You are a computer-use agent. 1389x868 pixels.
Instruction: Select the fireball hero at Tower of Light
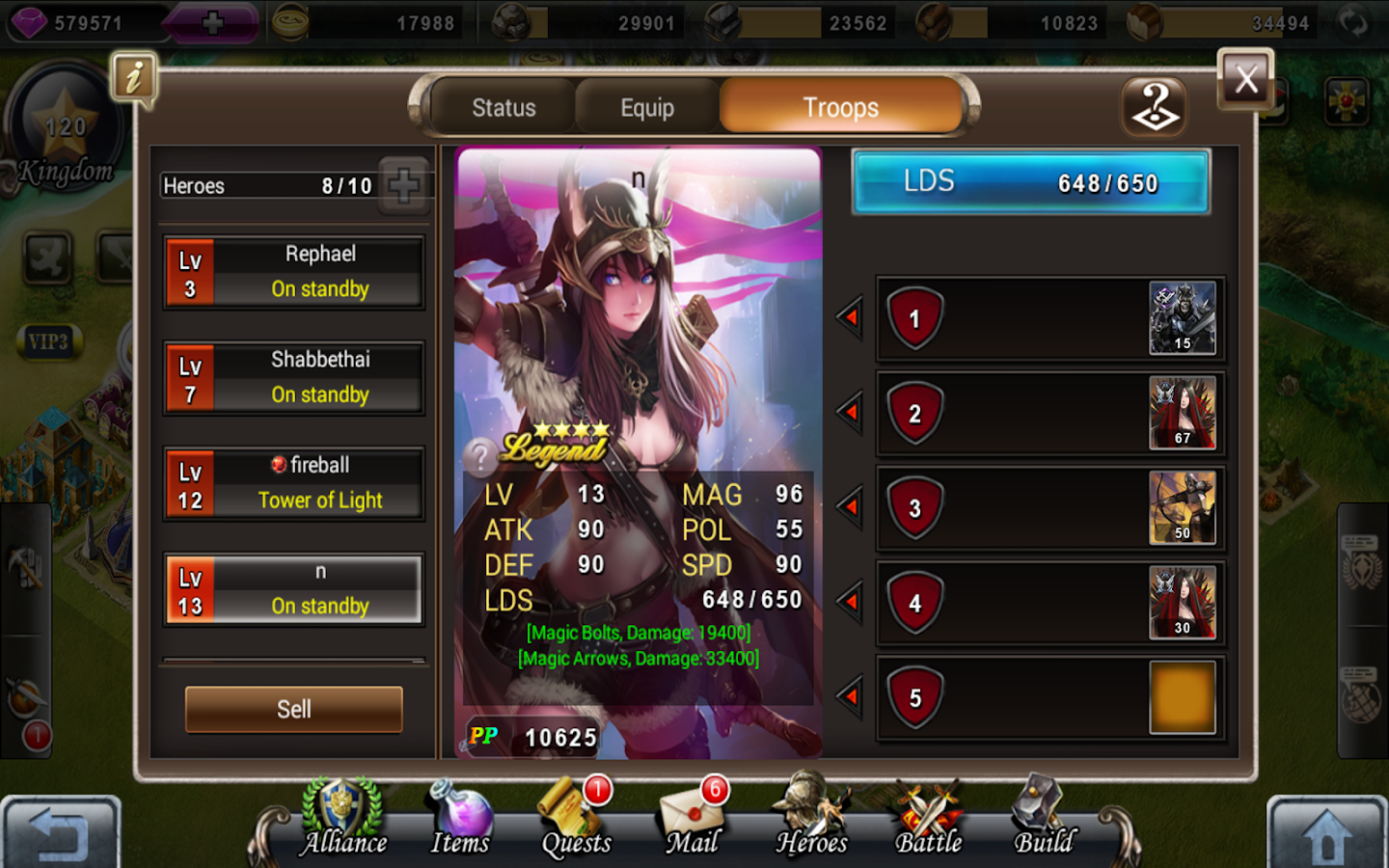pyautogui.click(x=294, y=483)
